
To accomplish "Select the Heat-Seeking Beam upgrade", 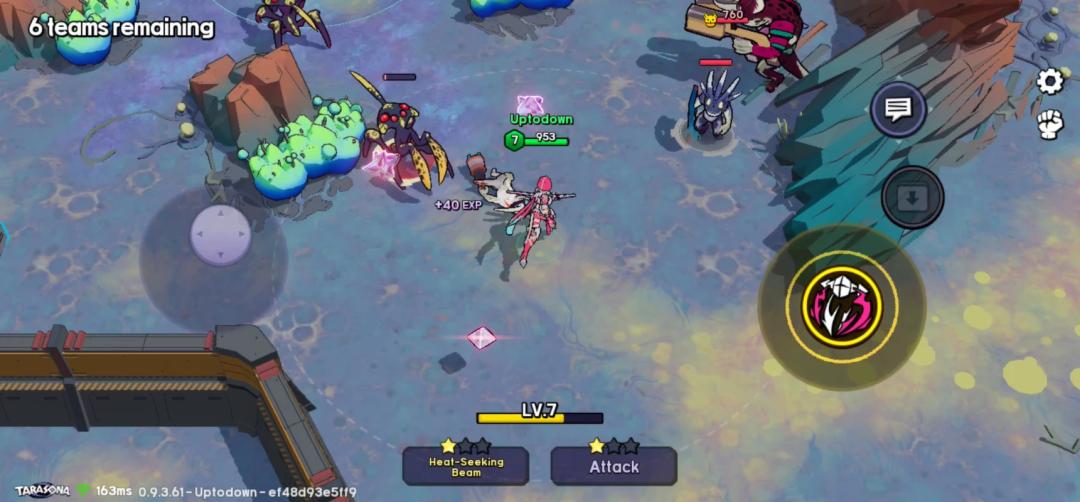I will [x=466, y=465].
